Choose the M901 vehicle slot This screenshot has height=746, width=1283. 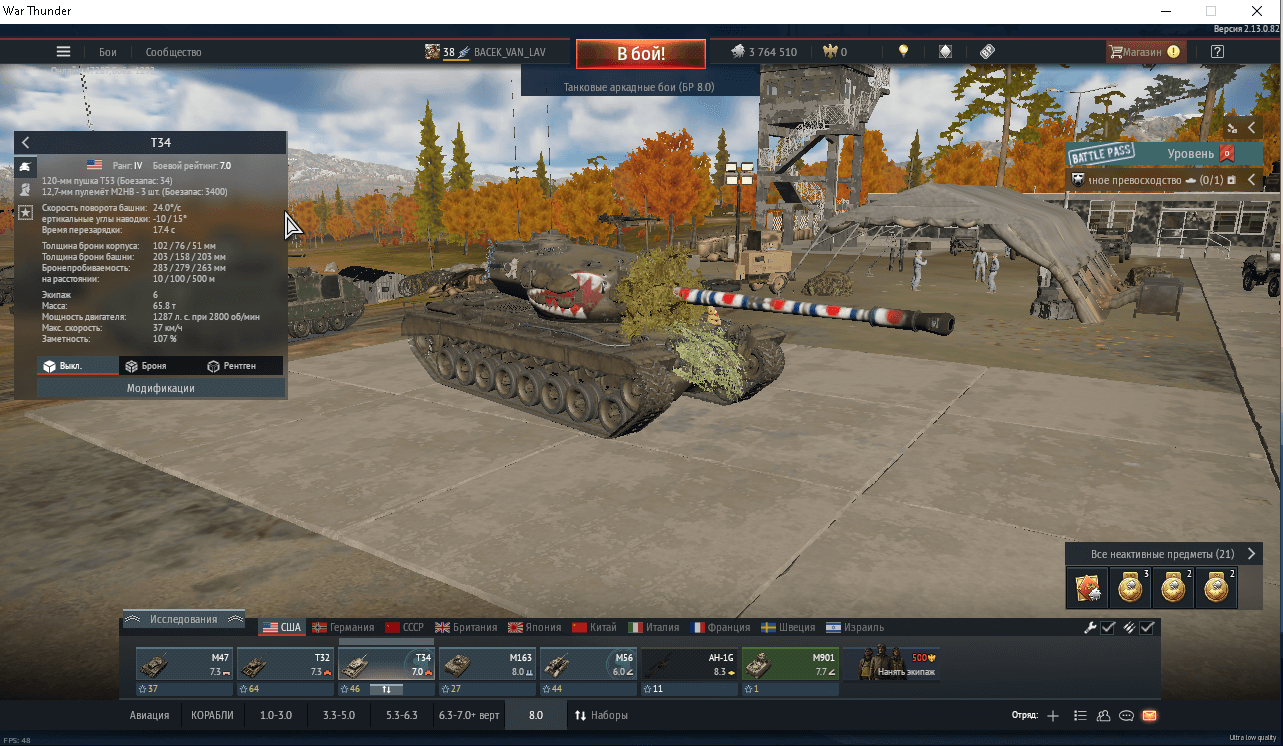coord(790,668)
